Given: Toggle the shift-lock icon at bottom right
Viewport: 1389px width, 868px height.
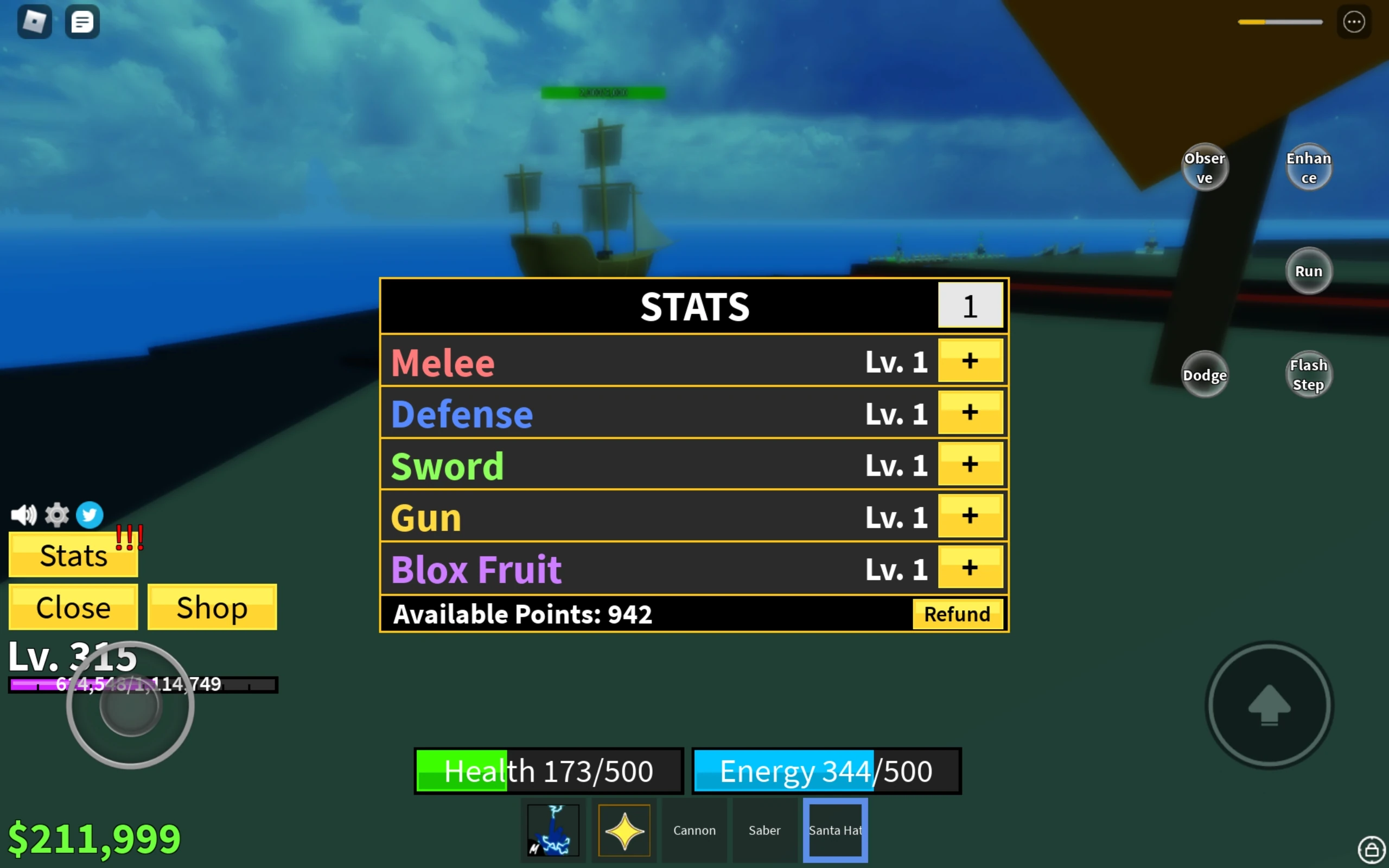Looking at the screenshot, I should coord(1371,850).
